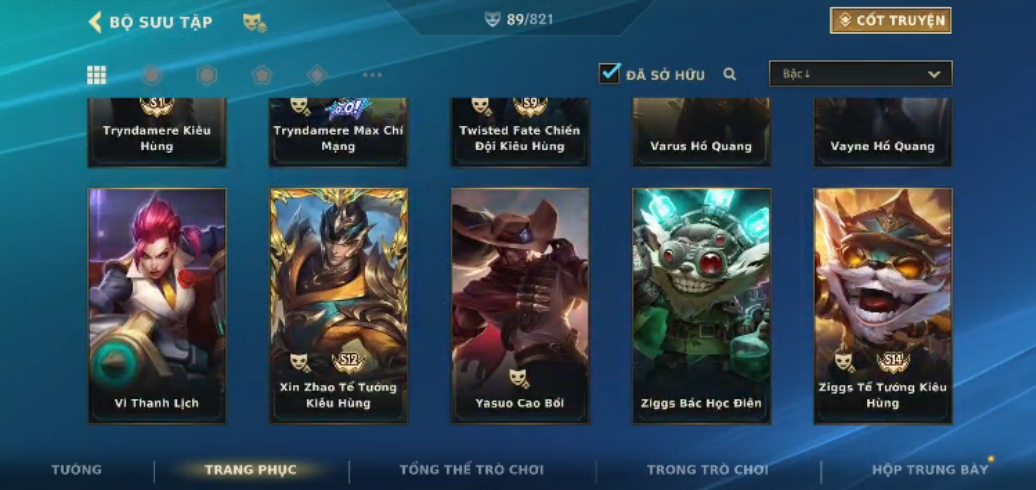Toggle the Đã Sở Hữu checkbox
The height and width of the screenshot is (490, 1036).
pos(609,73)
